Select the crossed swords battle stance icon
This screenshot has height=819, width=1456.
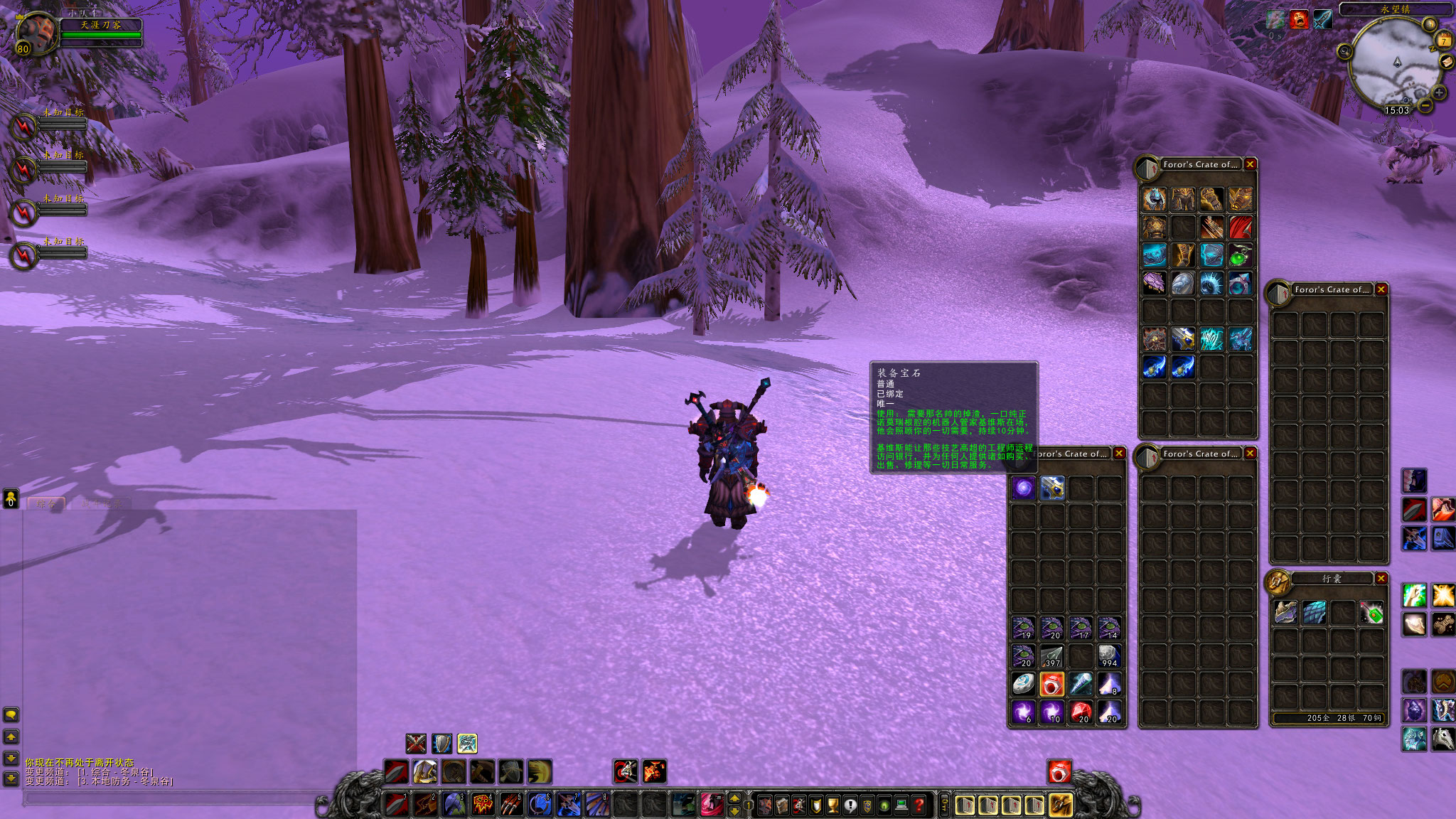pyautogui.click(x=416, y=744)
